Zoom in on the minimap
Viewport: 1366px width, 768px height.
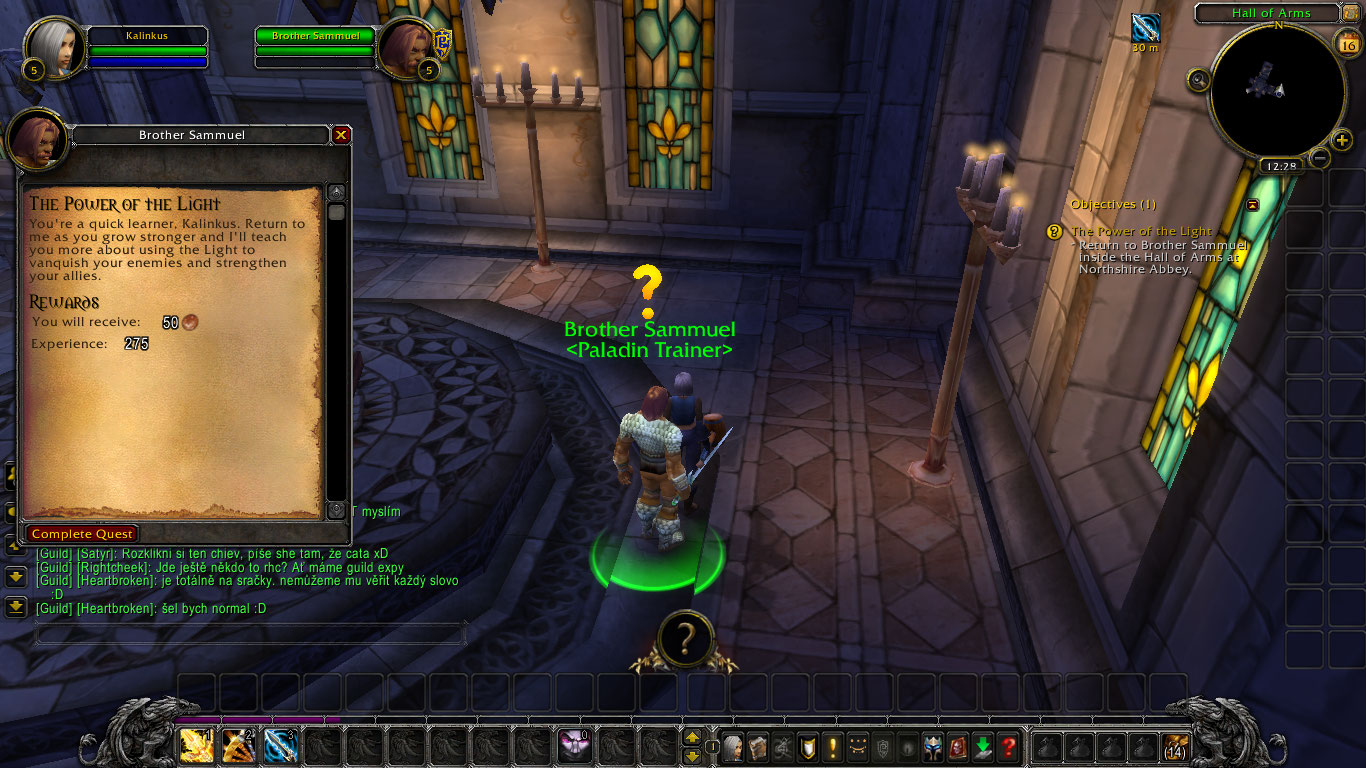[x=1341, y=140]
